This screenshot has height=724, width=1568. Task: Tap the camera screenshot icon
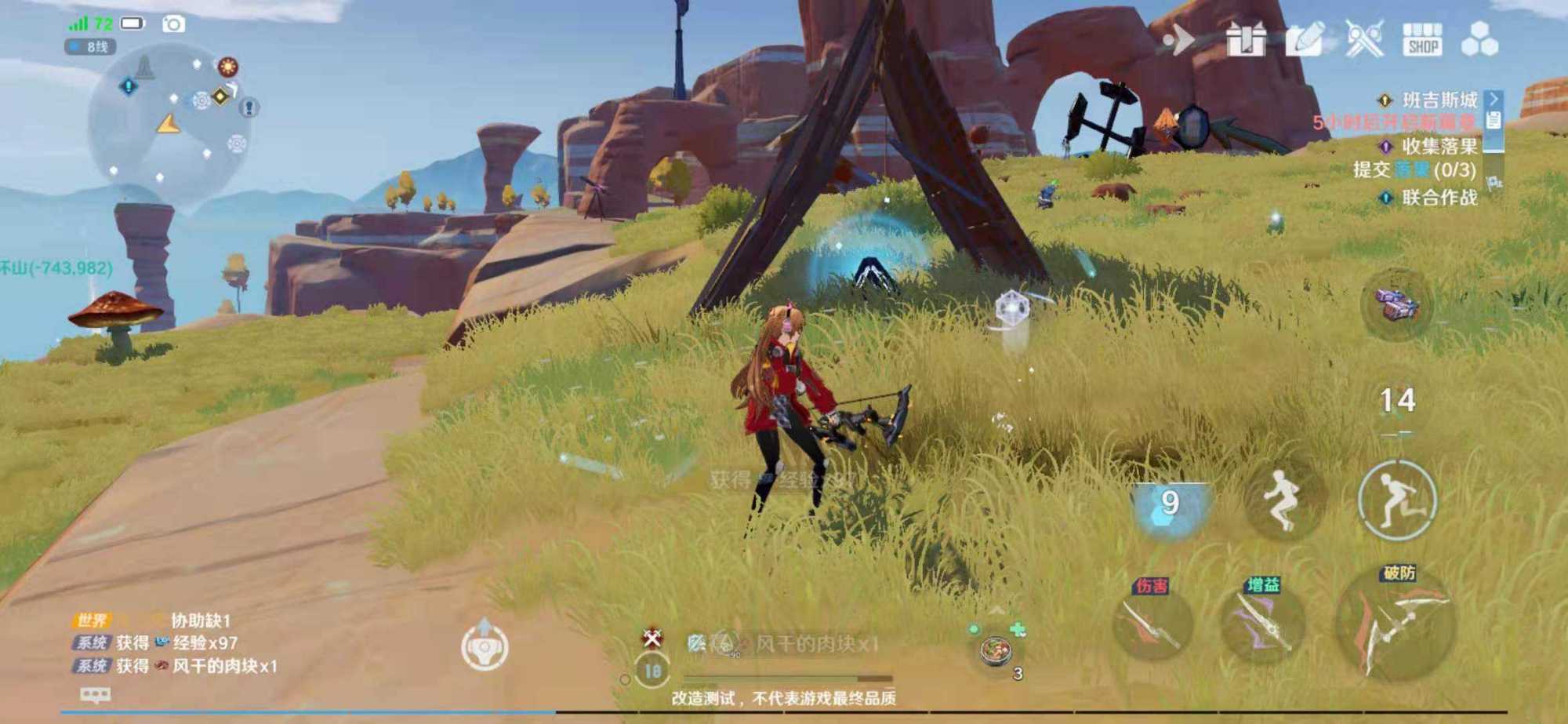pos(173,24)
